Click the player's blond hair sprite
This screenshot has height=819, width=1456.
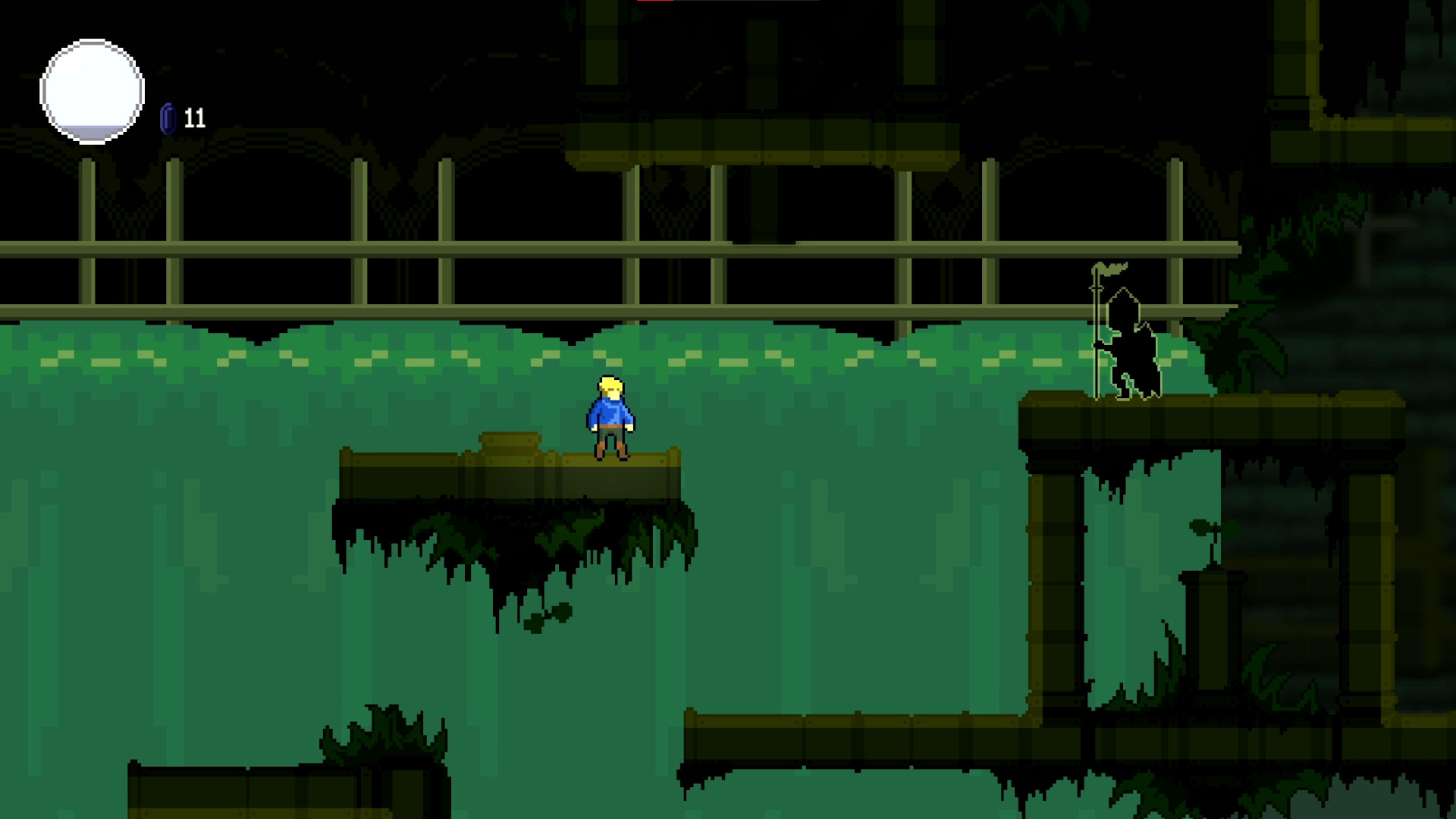[610, 387]
